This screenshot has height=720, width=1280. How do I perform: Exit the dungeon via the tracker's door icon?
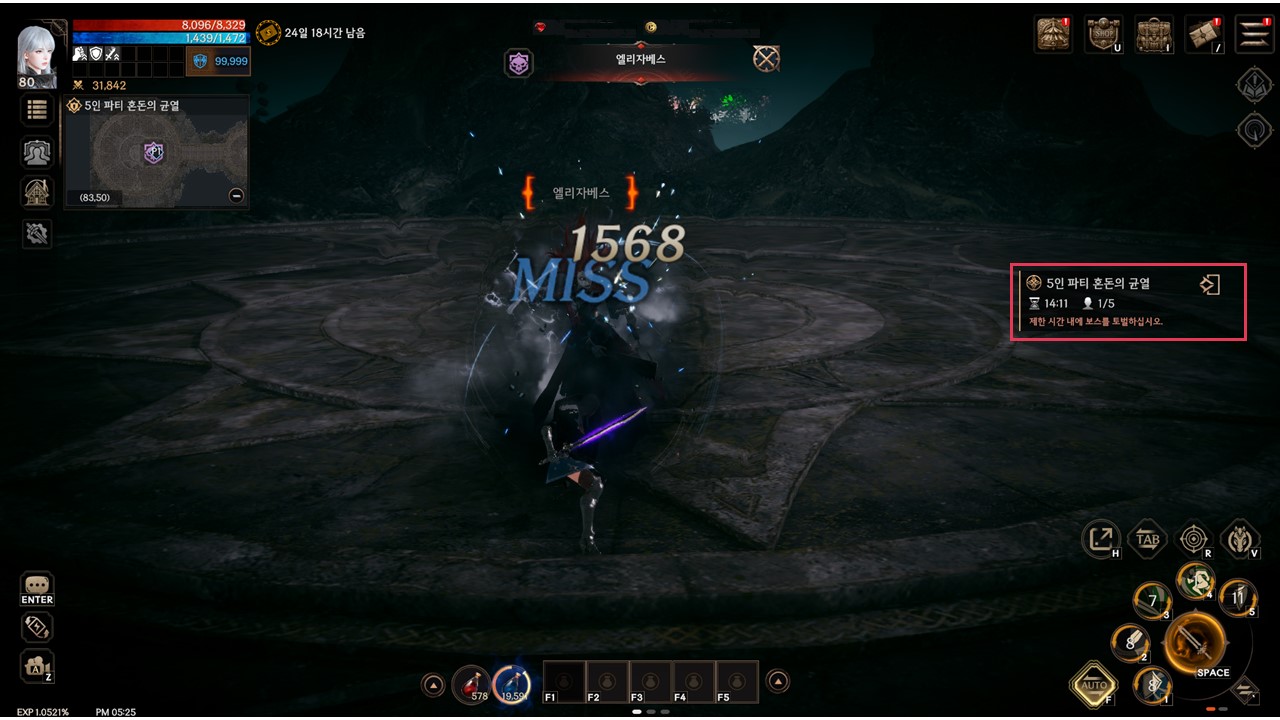pyautogui.click(x=1209, y=285)
